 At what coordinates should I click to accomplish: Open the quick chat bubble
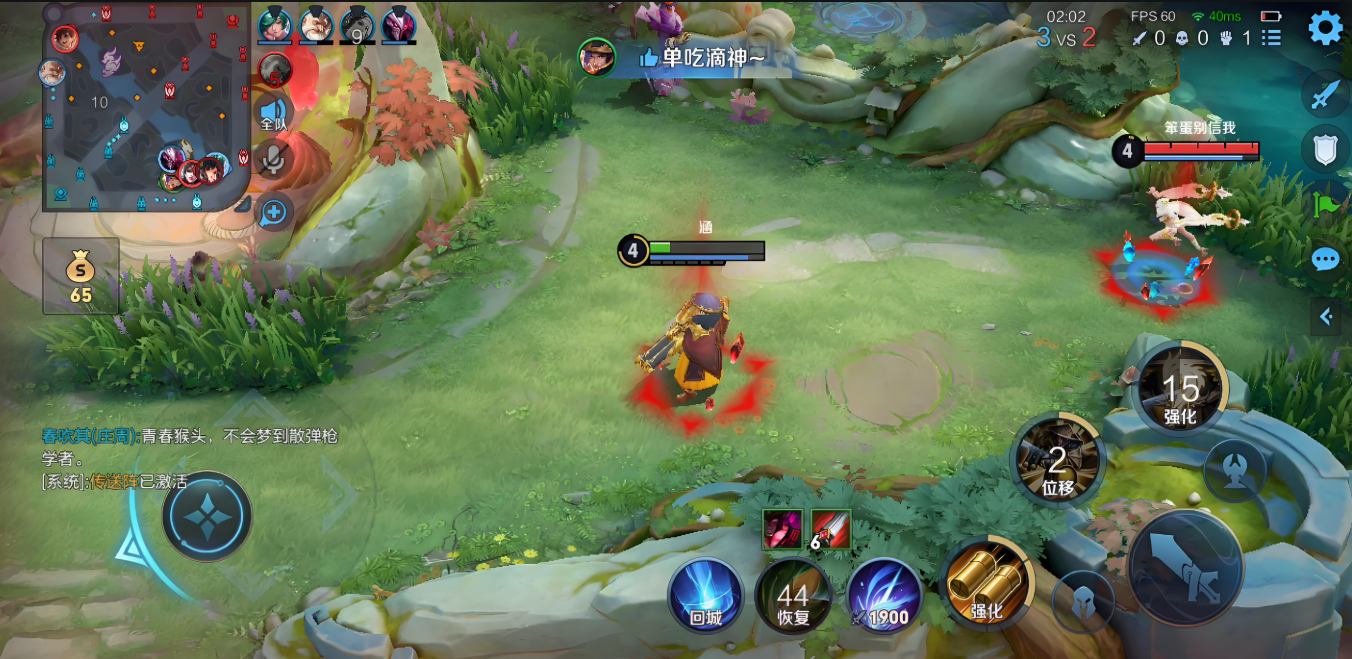point(1325,260)
